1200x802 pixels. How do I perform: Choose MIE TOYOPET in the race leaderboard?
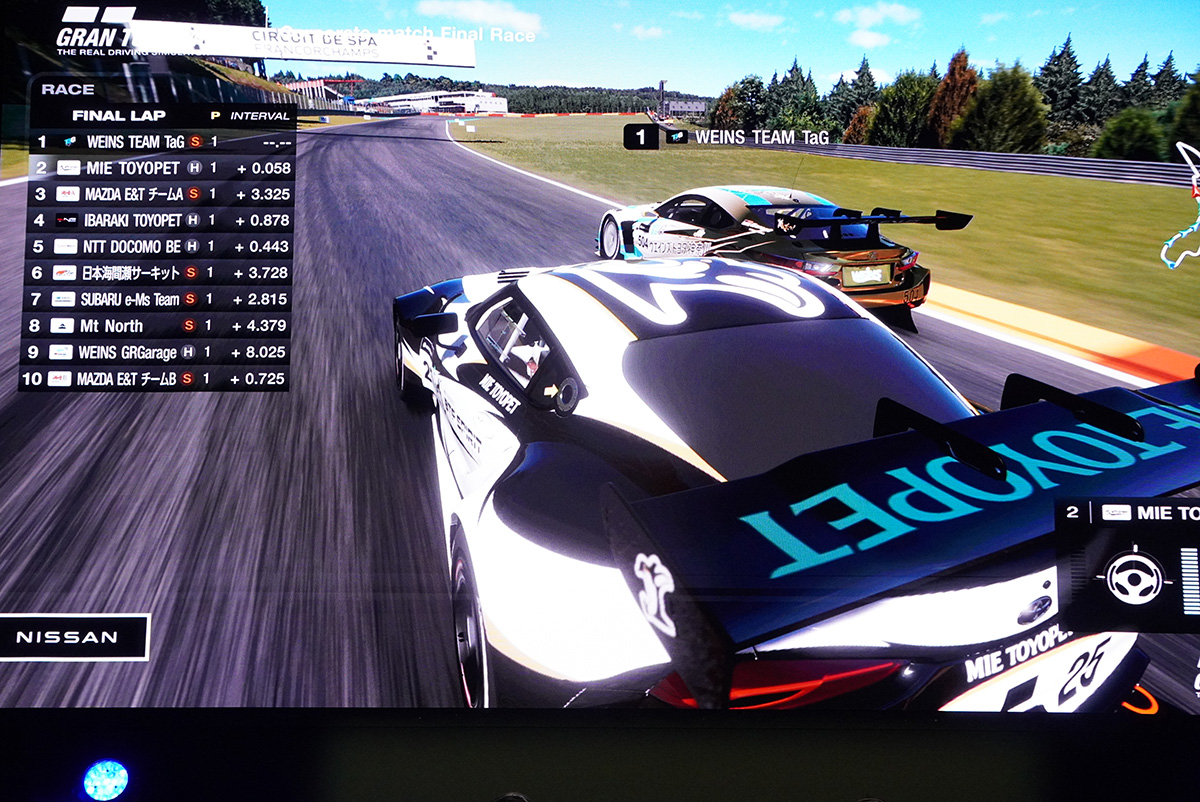157,168
